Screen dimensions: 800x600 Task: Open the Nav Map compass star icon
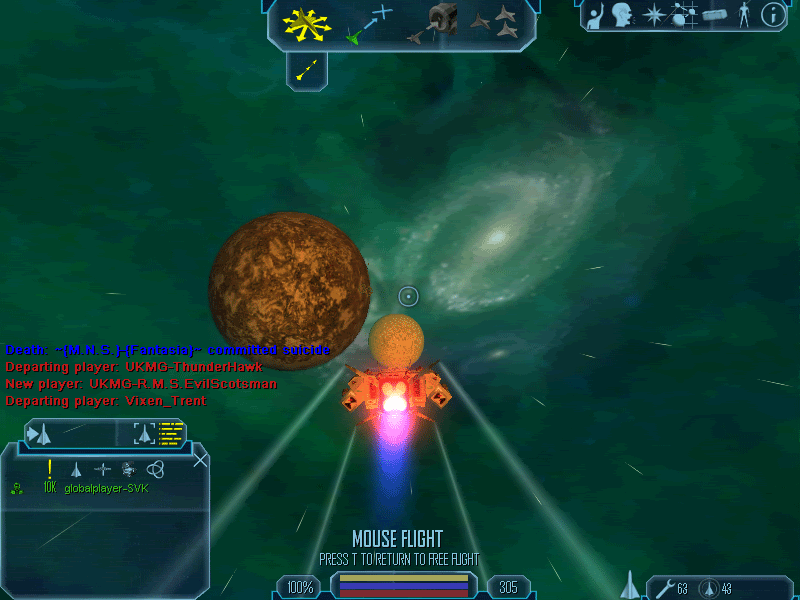point(655,15)
